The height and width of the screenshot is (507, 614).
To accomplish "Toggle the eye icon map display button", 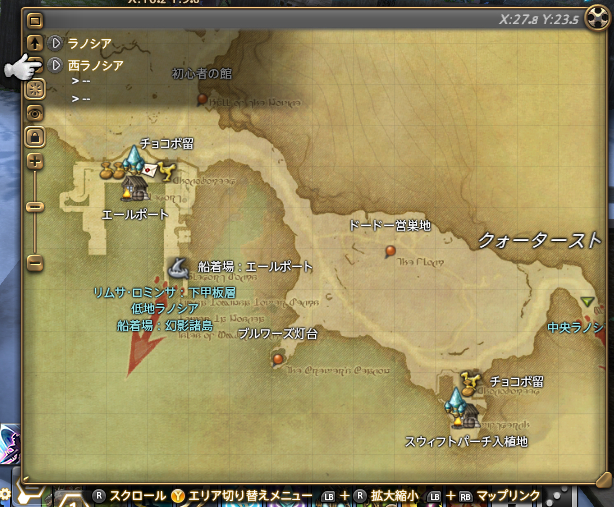I will click(34, 112).
